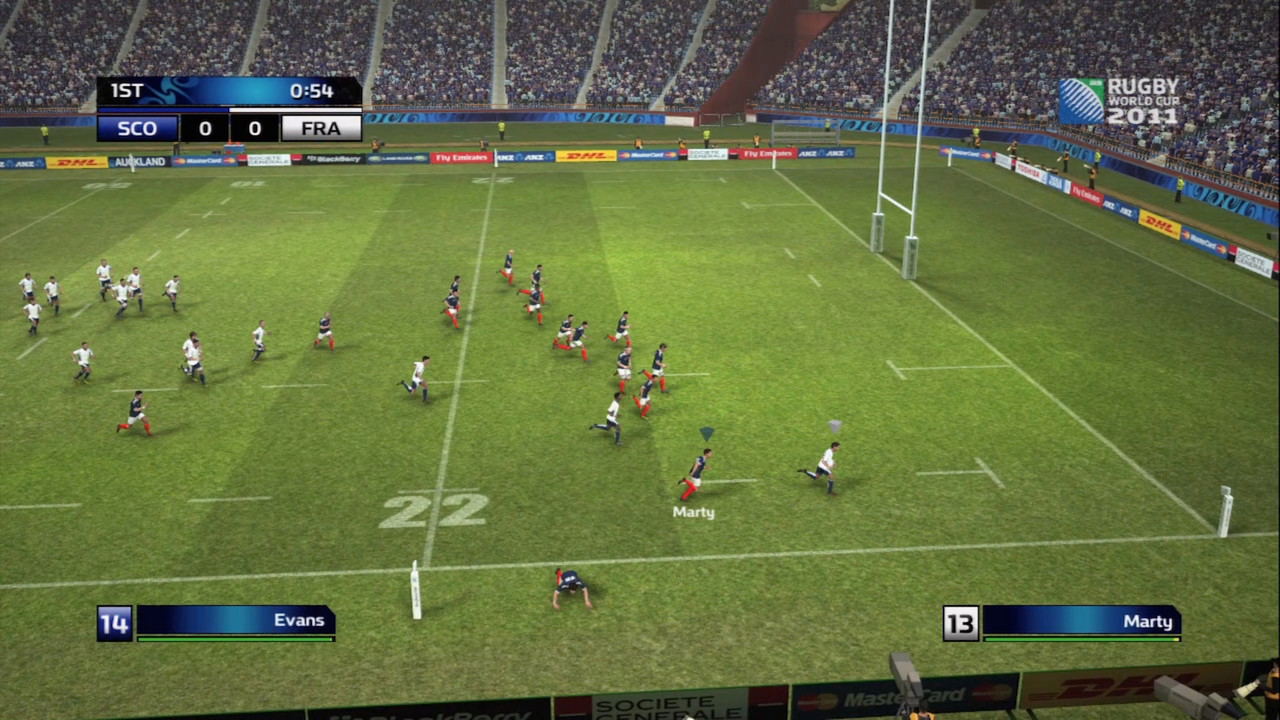Select the Marty number 13 player panel
This screenshot has height=720, width=1280.
click(x=1063, y=622)
